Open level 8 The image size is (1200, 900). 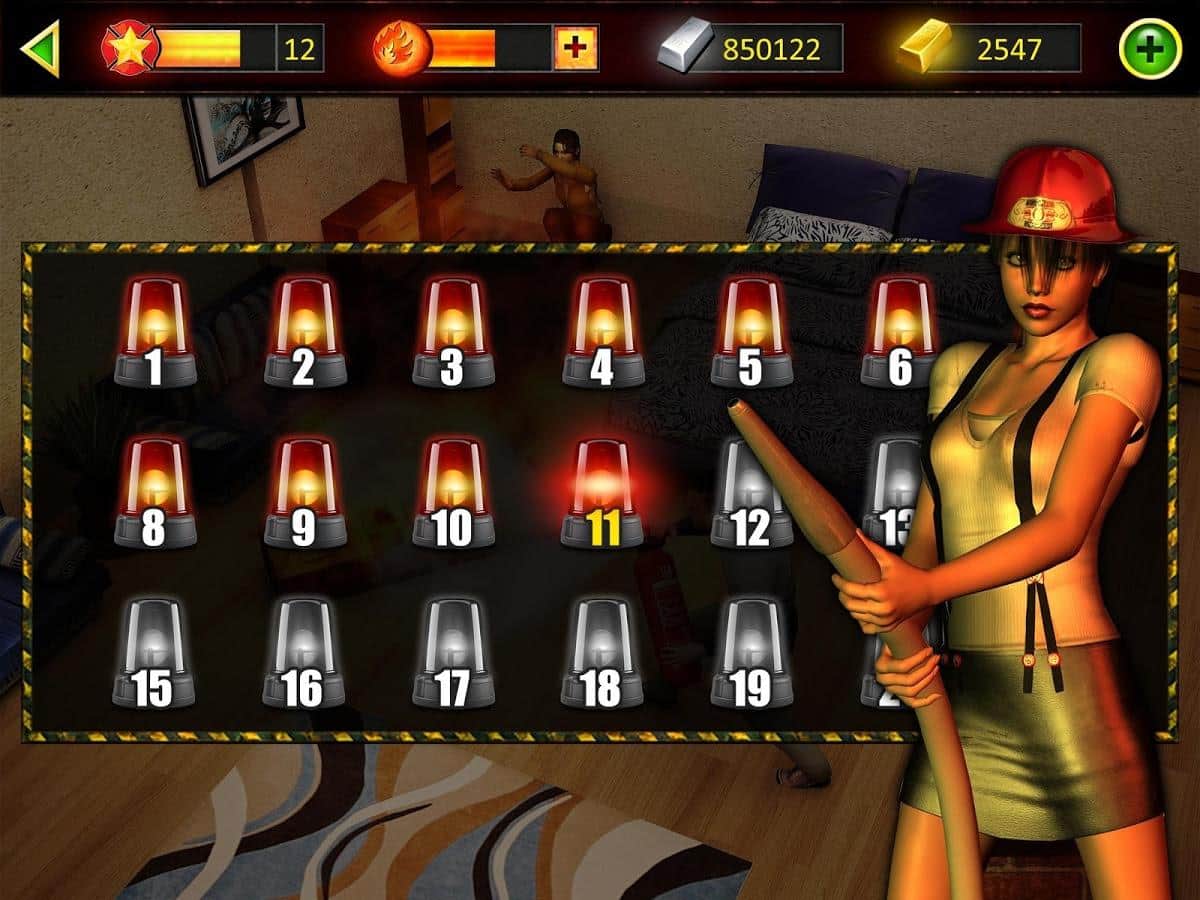(153, 493)
